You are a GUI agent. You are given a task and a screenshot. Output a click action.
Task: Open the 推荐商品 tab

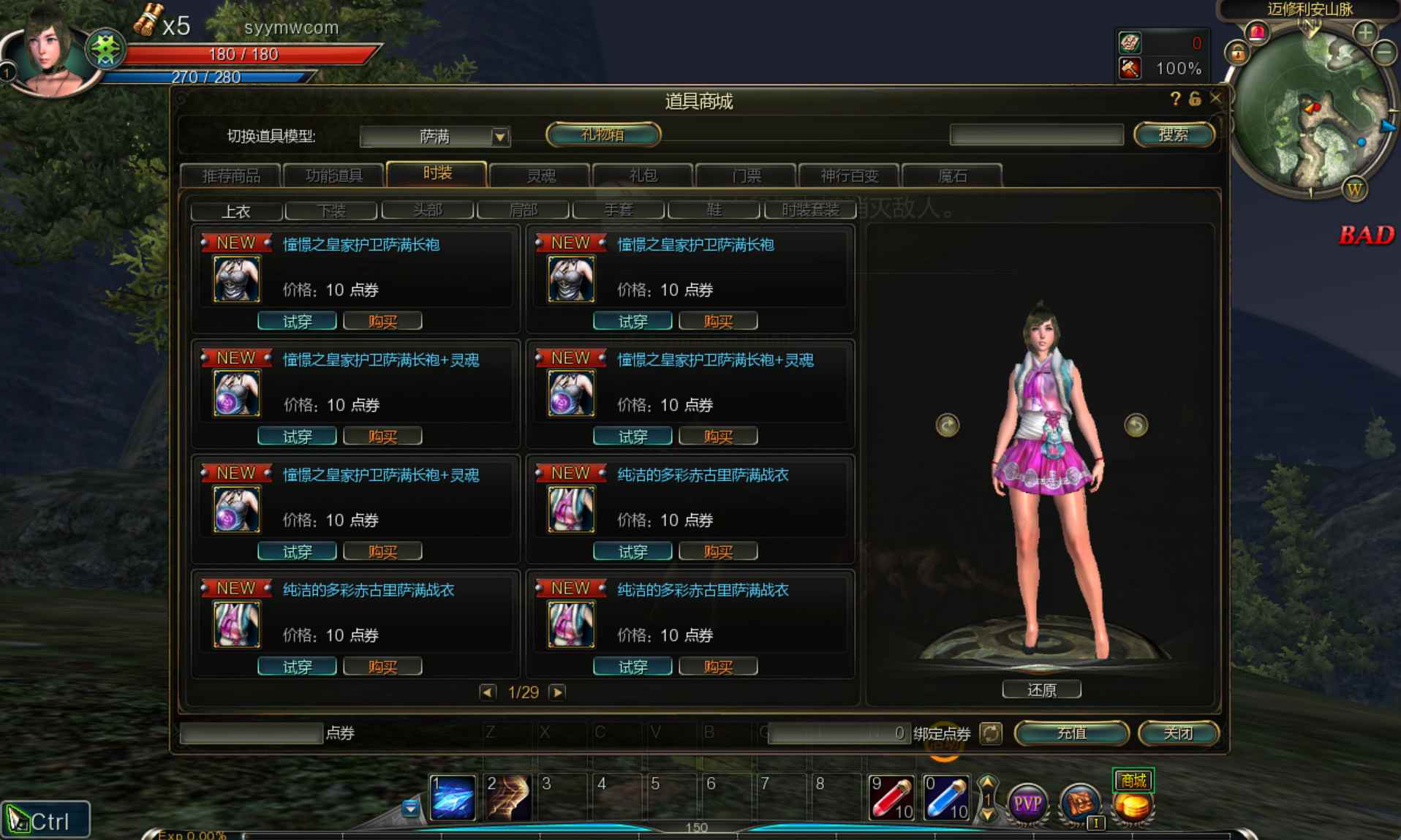tap(235, 175)
